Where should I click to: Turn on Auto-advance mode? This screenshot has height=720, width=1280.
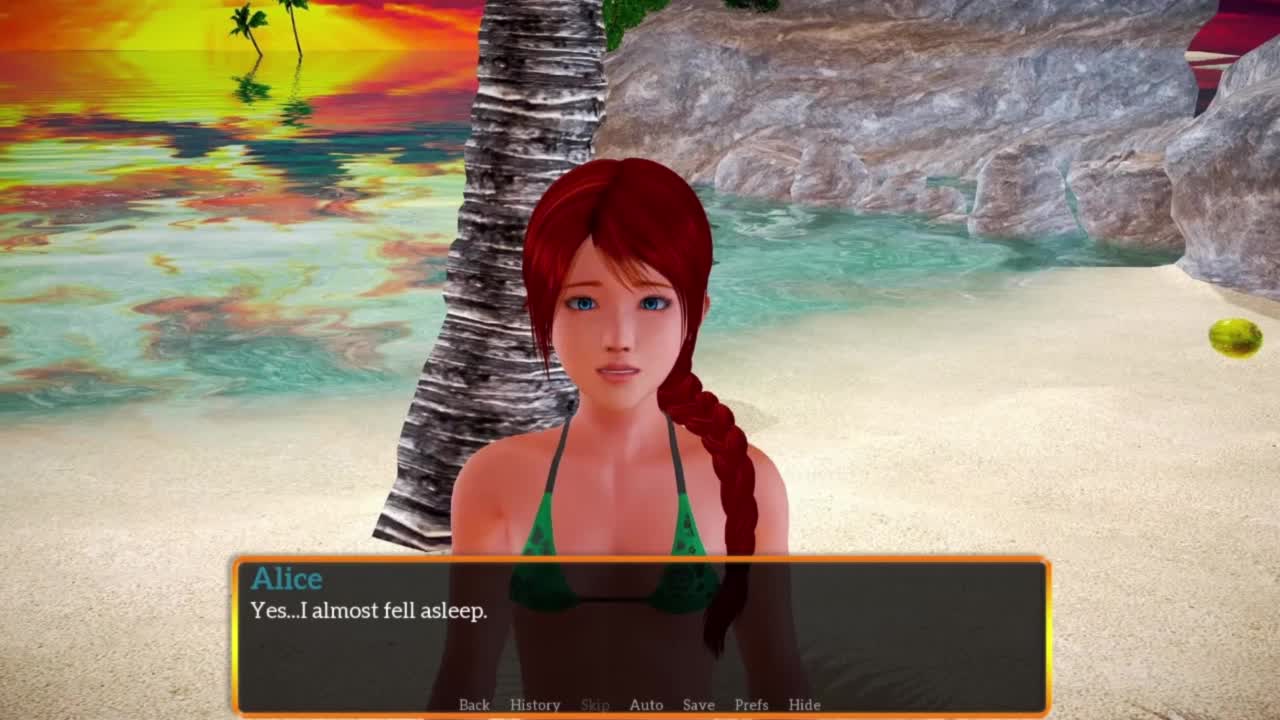(x=646, y=705)
